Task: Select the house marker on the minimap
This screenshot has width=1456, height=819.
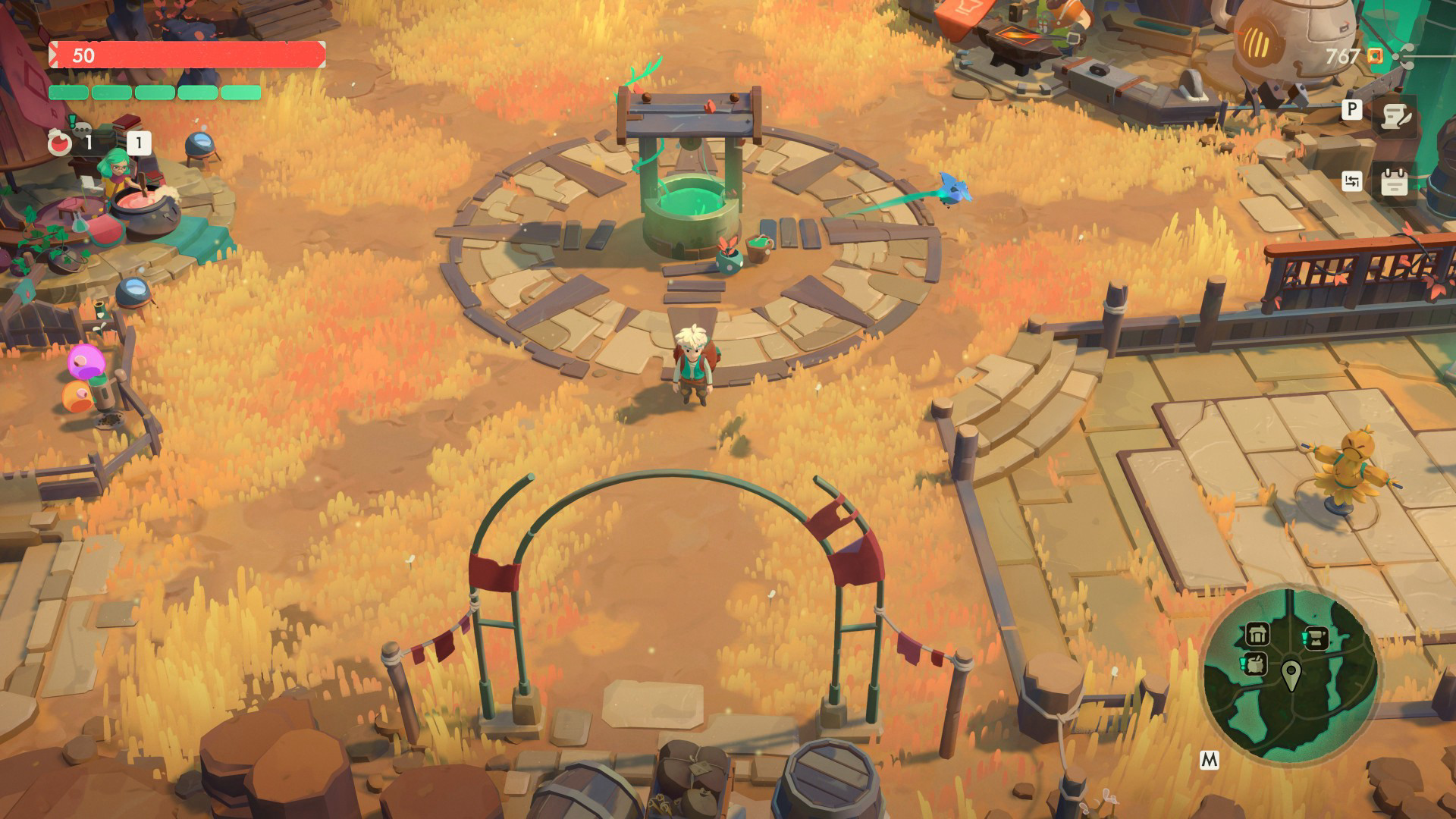Action: (x=1257, y=633)
